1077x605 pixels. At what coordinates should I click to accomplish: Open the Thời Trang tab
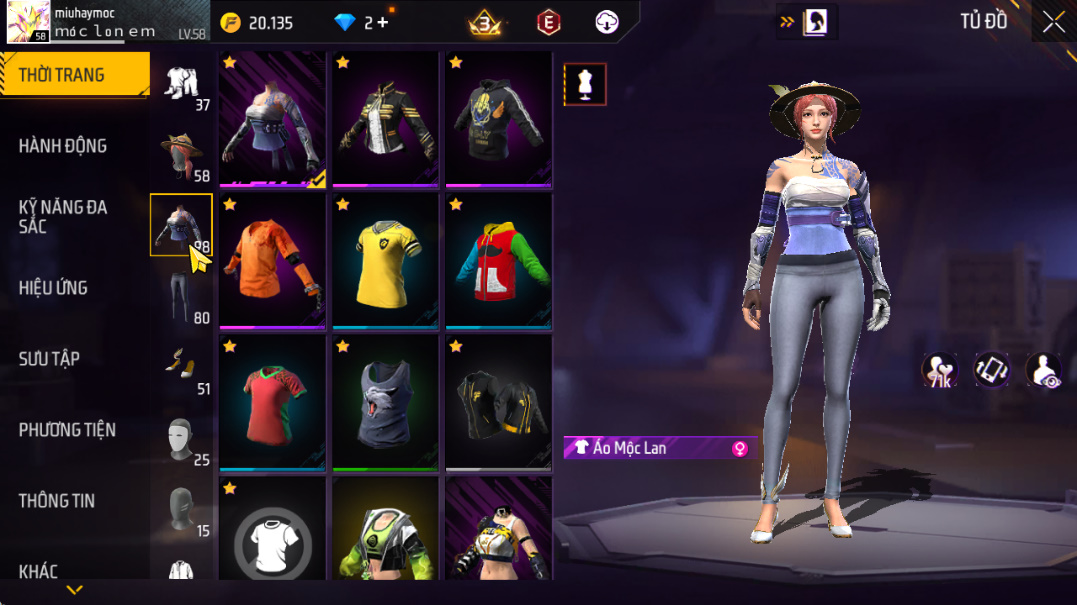[62, 75]
